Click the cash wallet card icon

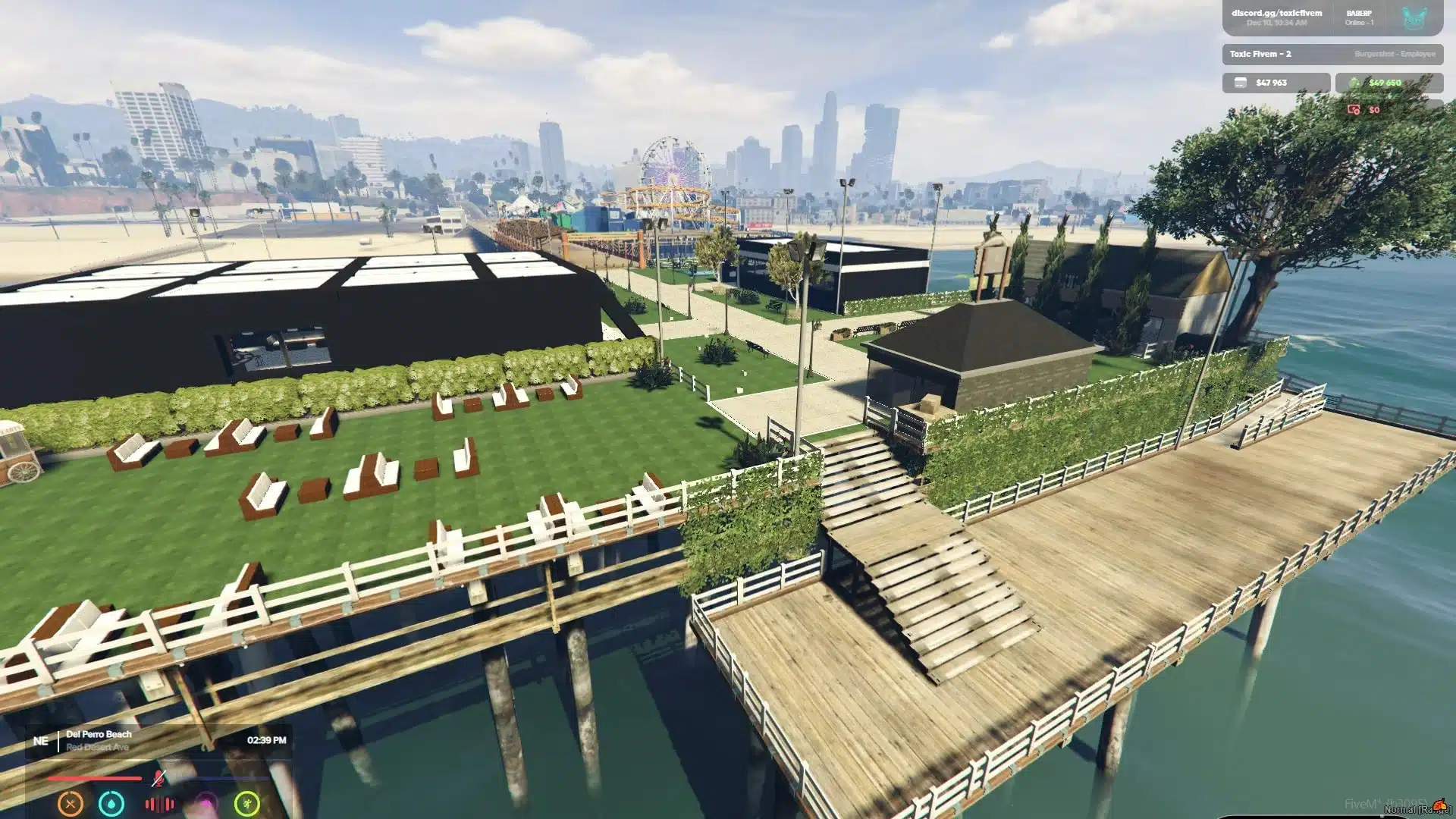1241,83
